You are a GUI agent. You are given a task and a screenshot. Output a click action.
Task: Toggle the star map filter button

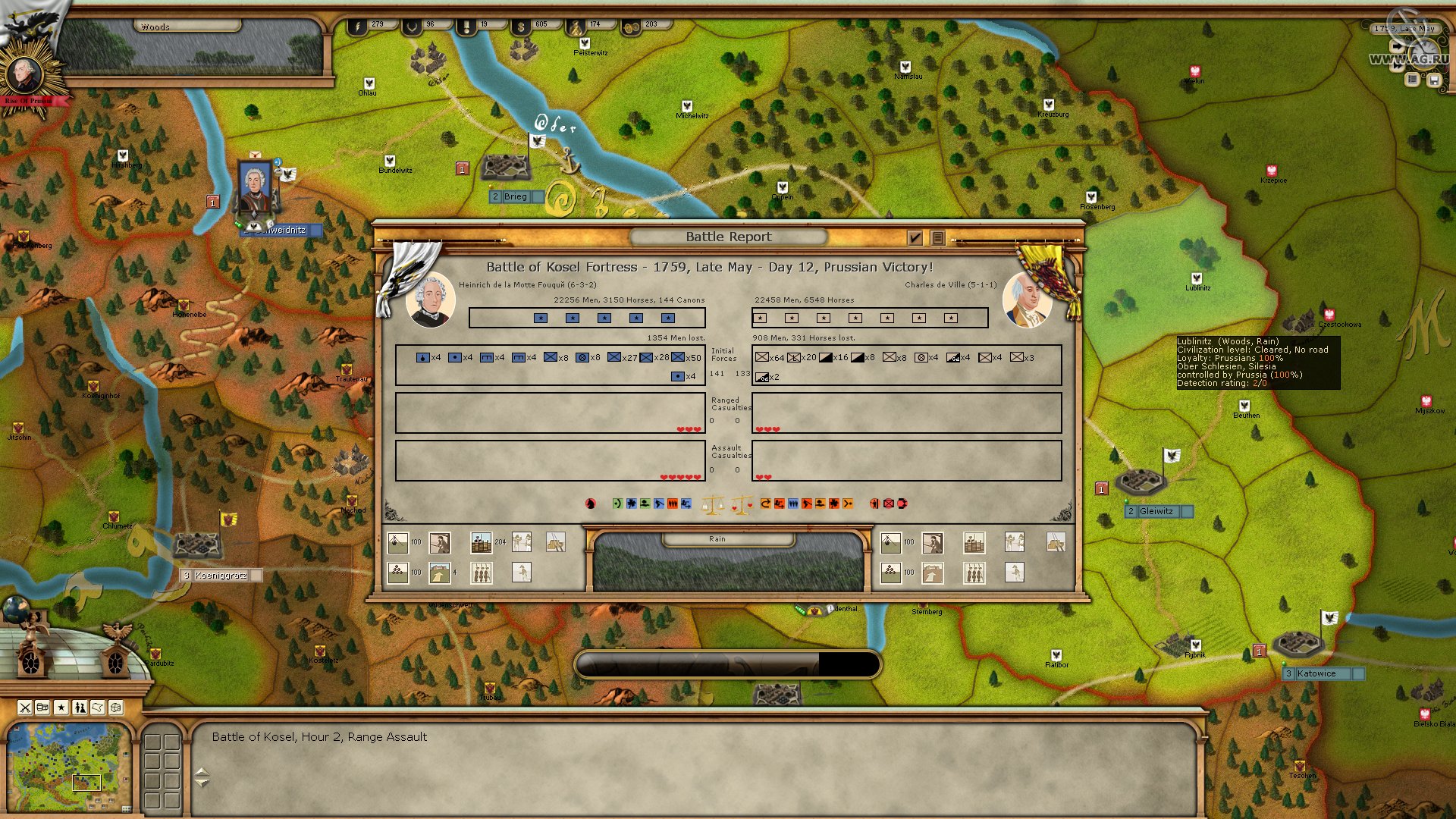61,708
